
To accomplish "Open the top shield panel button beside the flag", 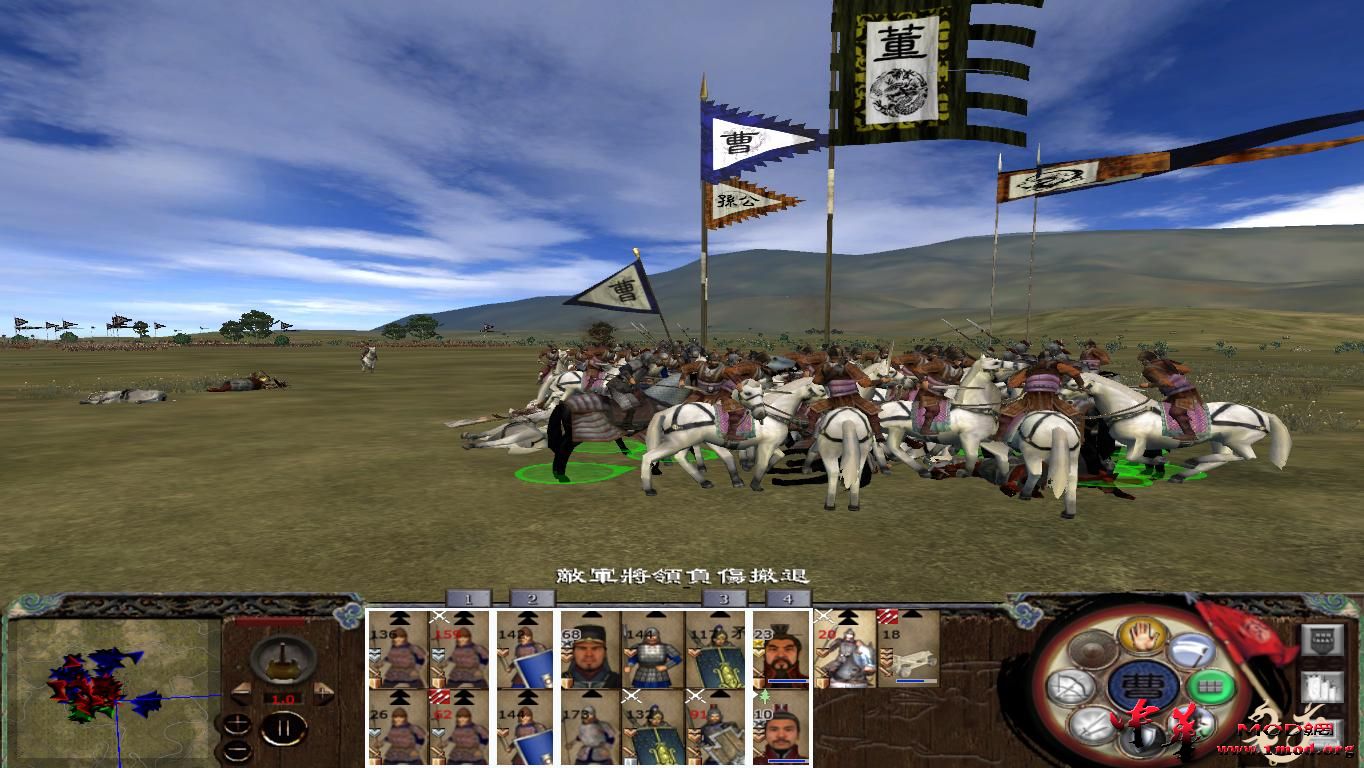I will (x=1323, y=639).
